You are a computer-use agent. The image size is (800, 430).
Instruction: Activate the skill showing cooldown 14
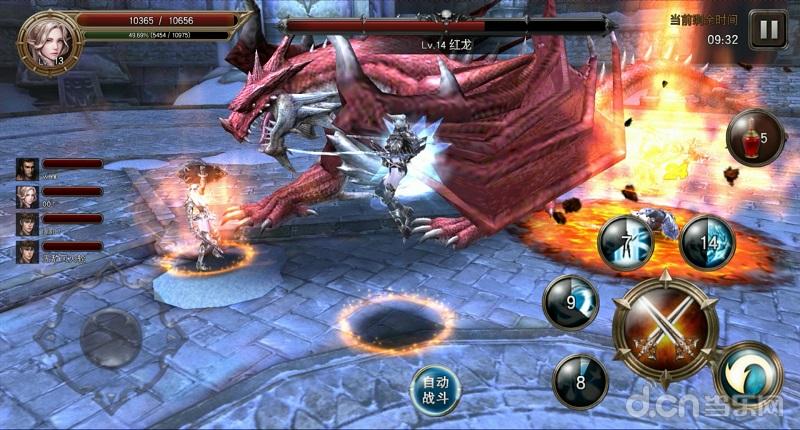(707, 243)
